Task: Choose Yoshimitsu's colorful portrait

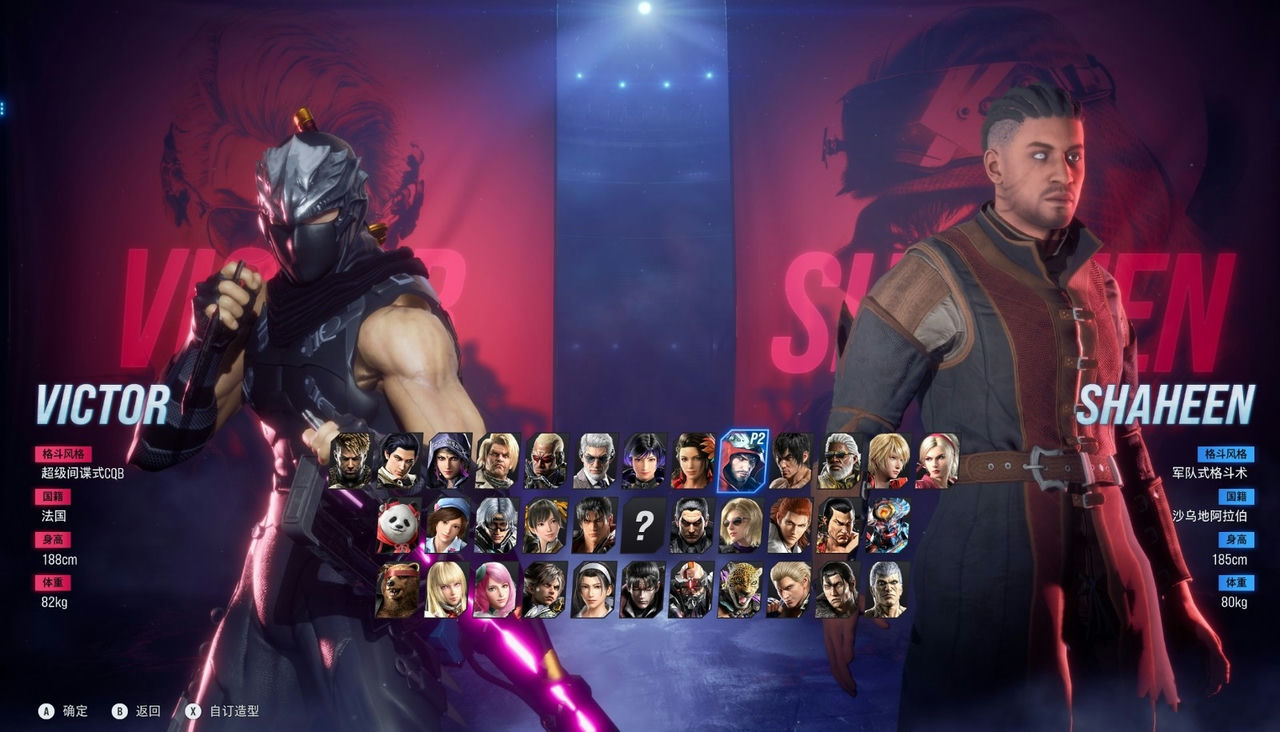Action: [889, 525]
